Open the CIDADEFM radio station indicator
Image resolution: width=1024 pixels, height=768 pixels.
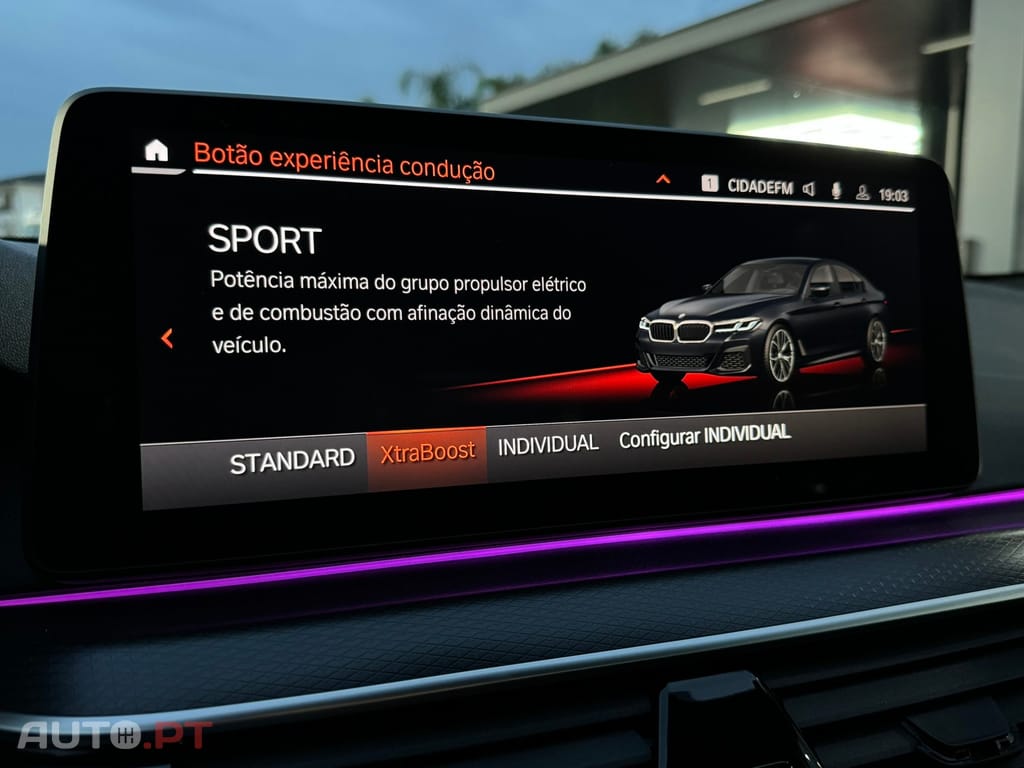pos(759,187)
